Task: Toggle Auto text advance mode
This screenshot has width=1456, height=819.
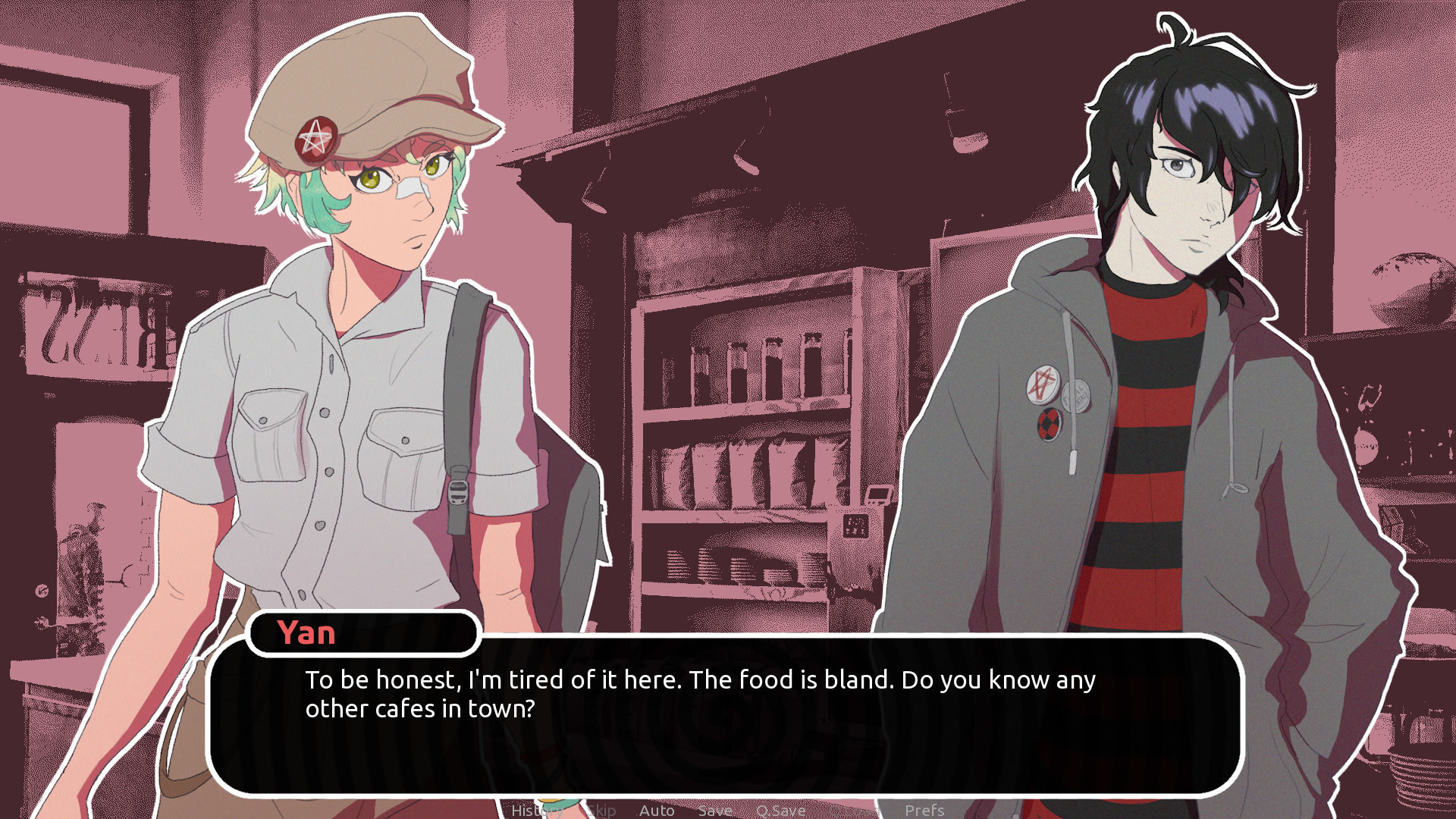Action: tap(657, 810)
